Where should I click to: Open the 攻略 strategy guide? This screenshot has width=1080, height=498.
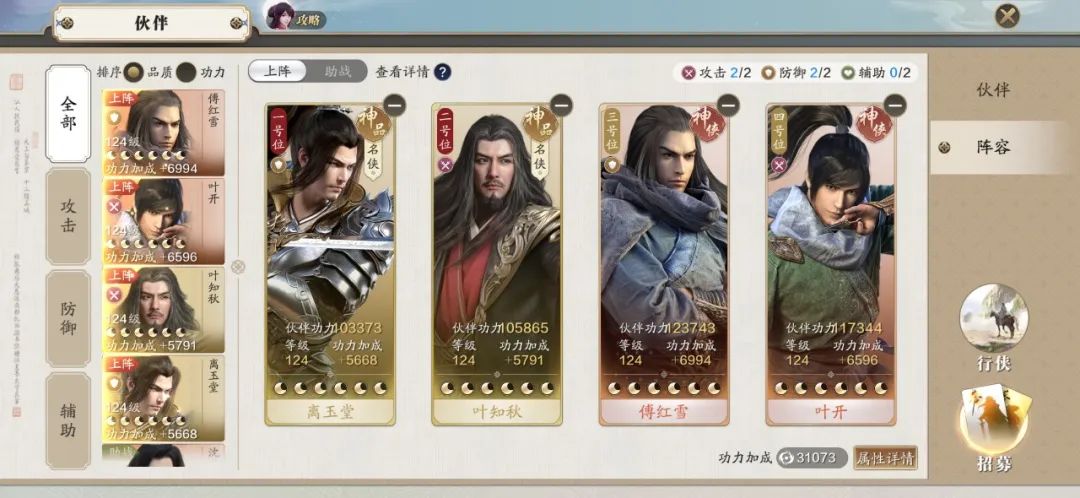coord(295,17)
